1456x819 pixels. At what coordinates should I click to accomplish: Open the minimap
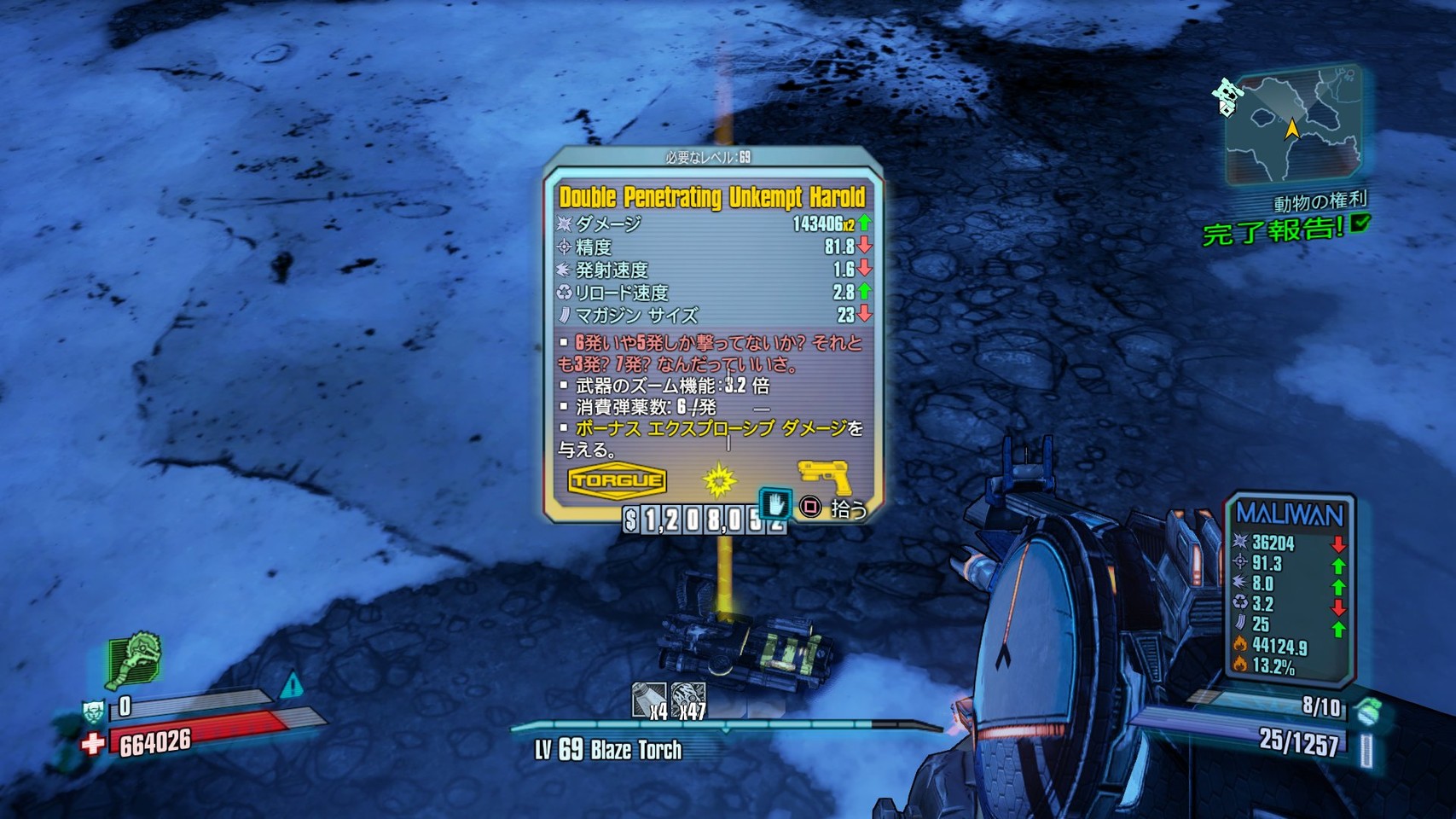click(x=1291, y=125)
